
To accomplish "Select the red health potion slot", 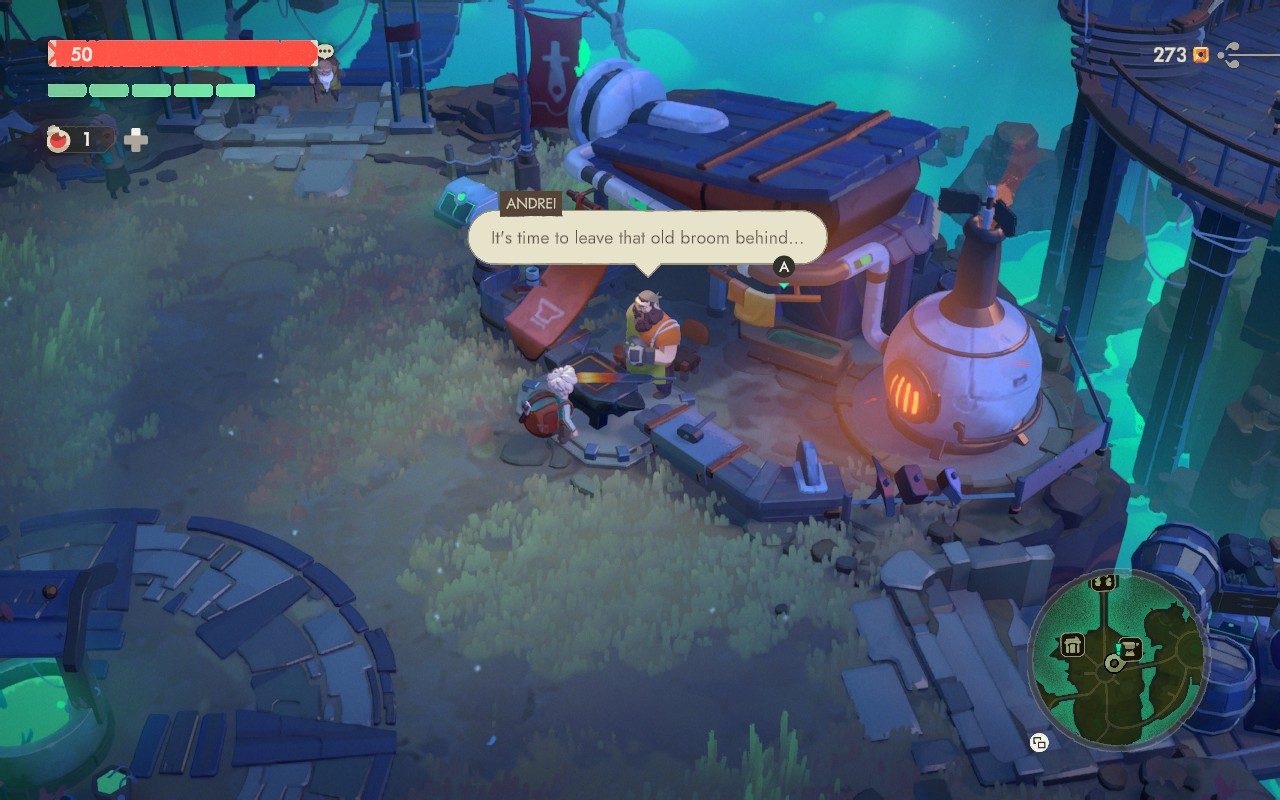I will pyautogui.click(x=60, y=140).
